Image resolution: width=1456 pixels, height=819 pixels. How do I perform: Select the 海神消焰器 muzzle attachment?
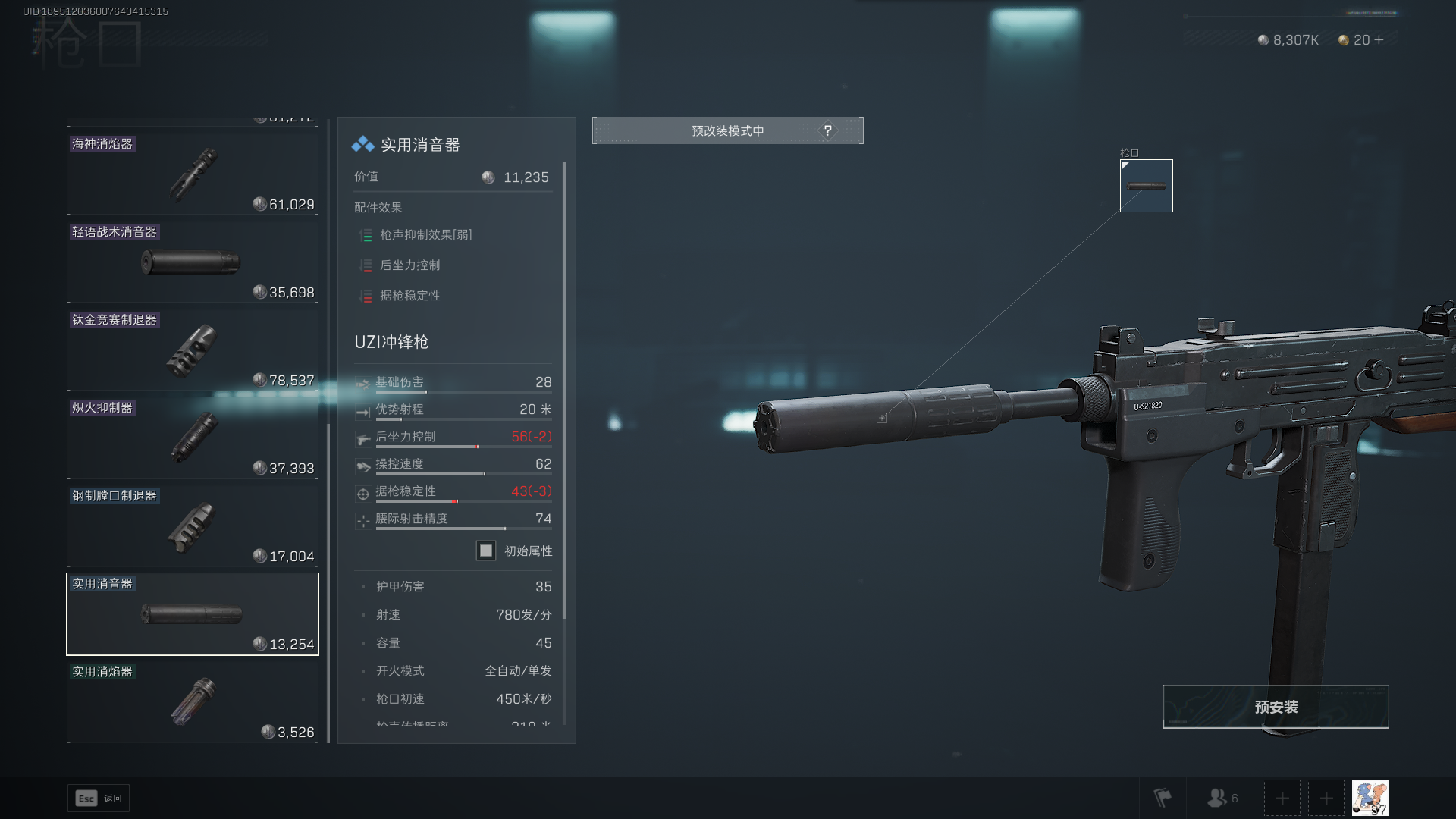(x=193, y=174)
